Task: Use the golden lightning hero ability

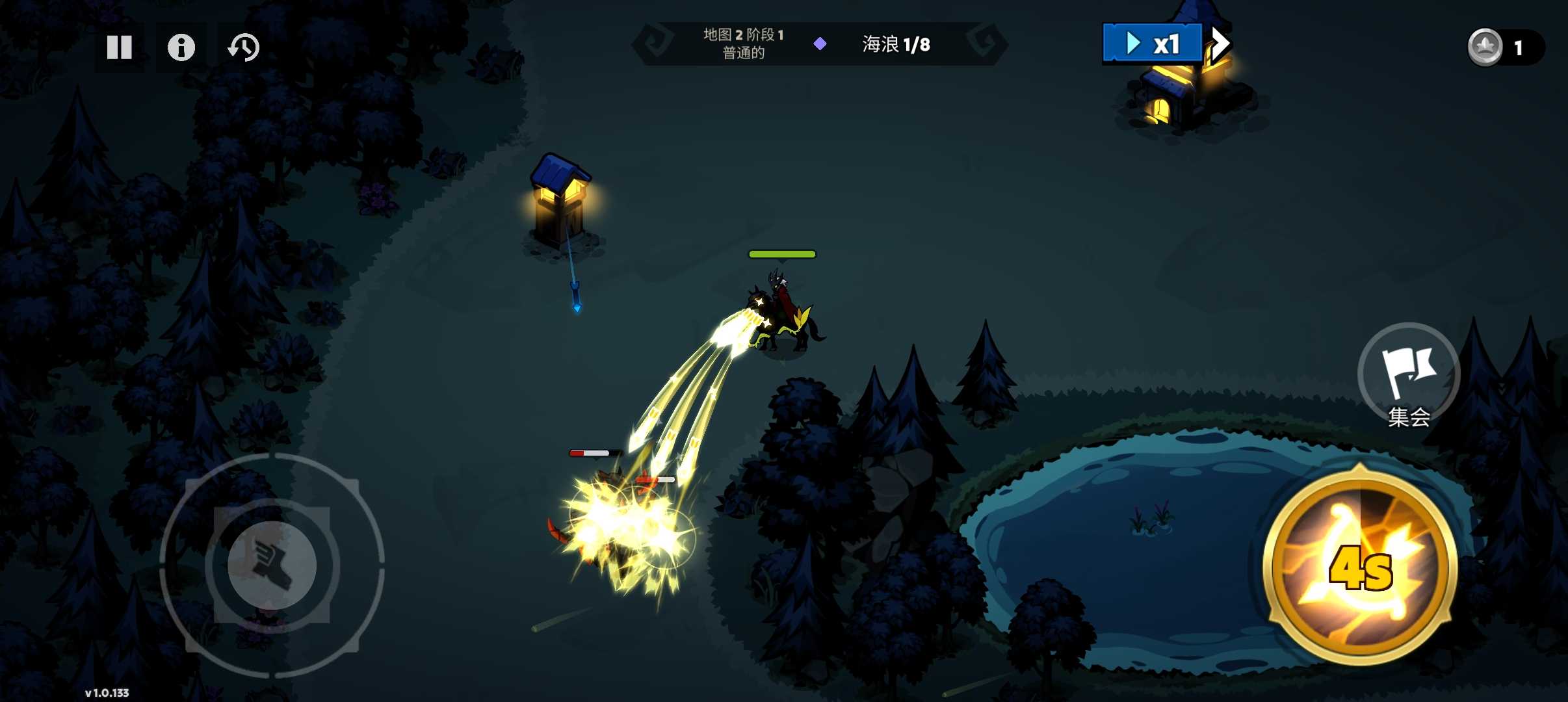Action: pyautogui.click(x=1360, y=567)
